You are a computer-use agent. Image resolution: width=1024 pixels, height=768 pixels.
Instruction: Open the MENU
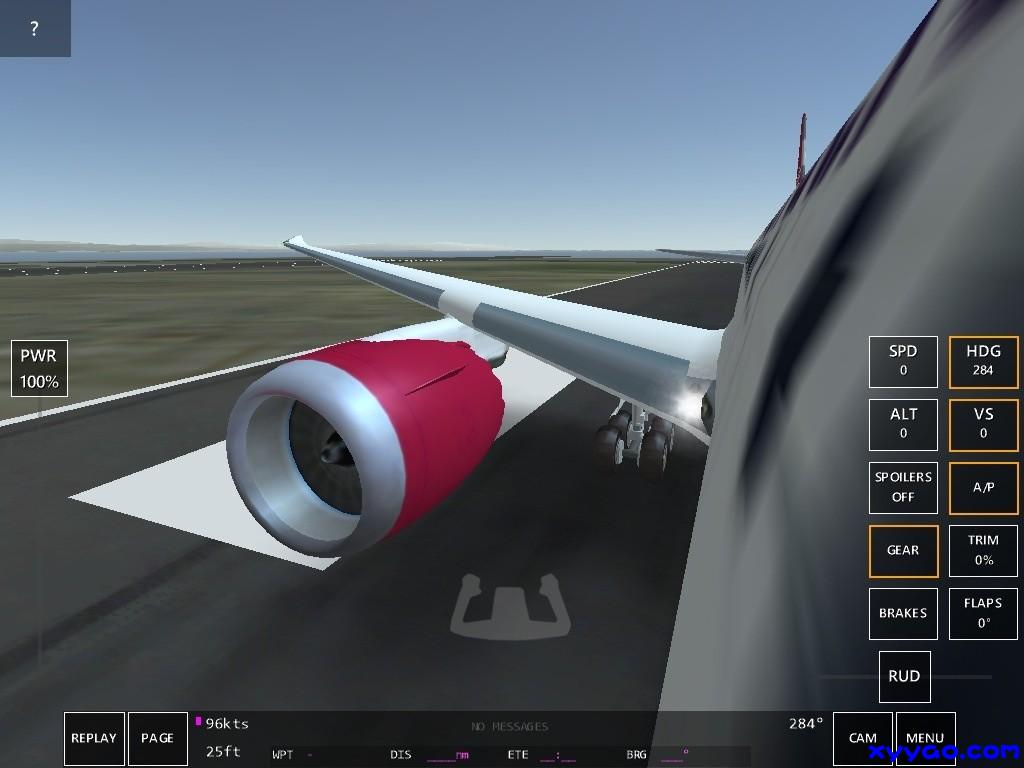pyautogui.click(x=925, y=739)
